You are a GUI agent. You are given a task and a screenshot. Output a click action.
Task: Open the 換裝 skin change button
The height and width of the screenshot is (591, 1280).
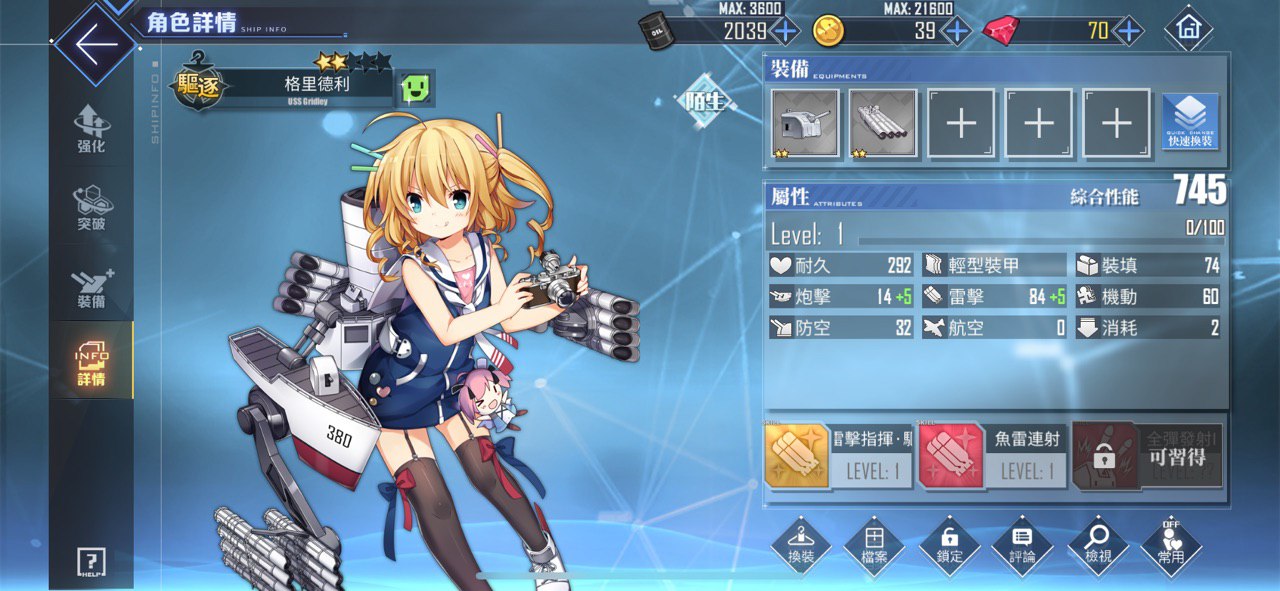(800, 545)
